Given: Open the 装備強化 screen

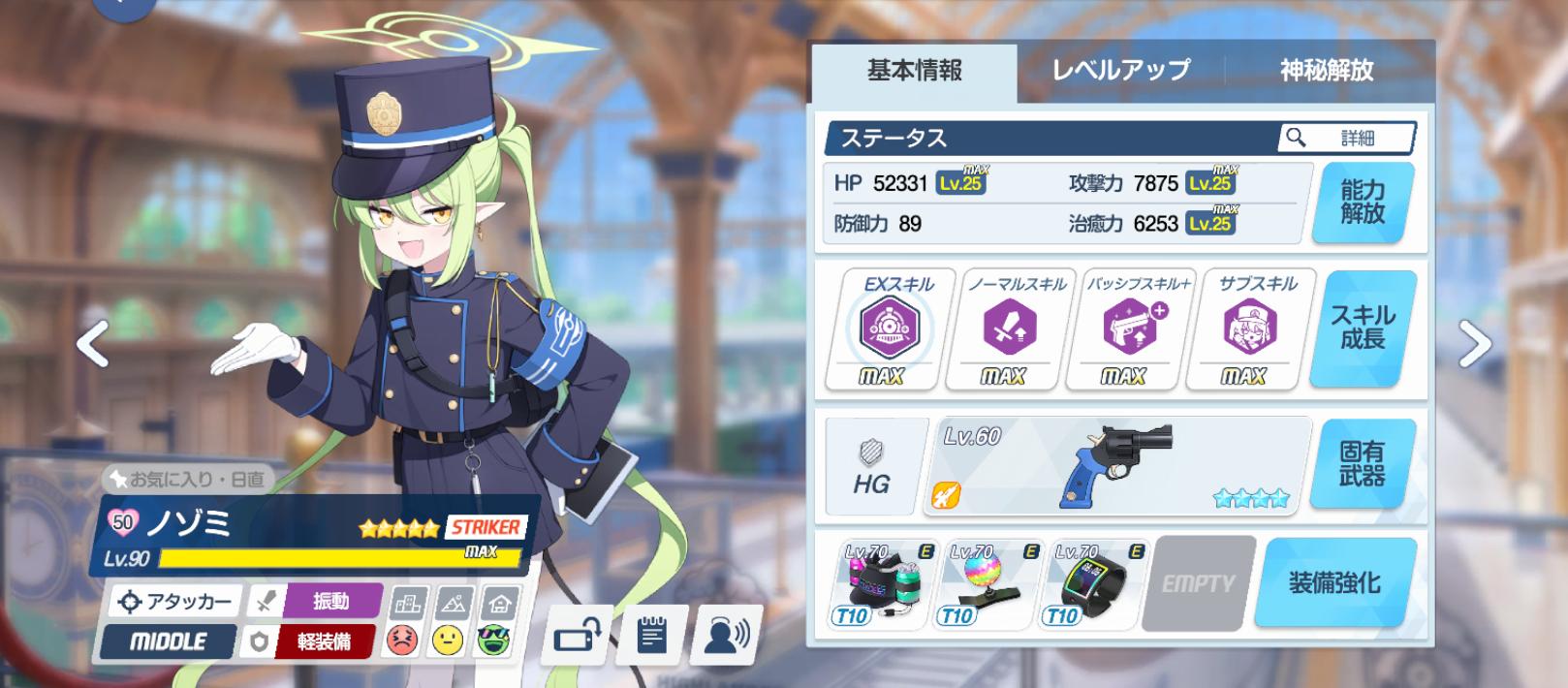Looking at the screenshot, I should coord(1333,583).
